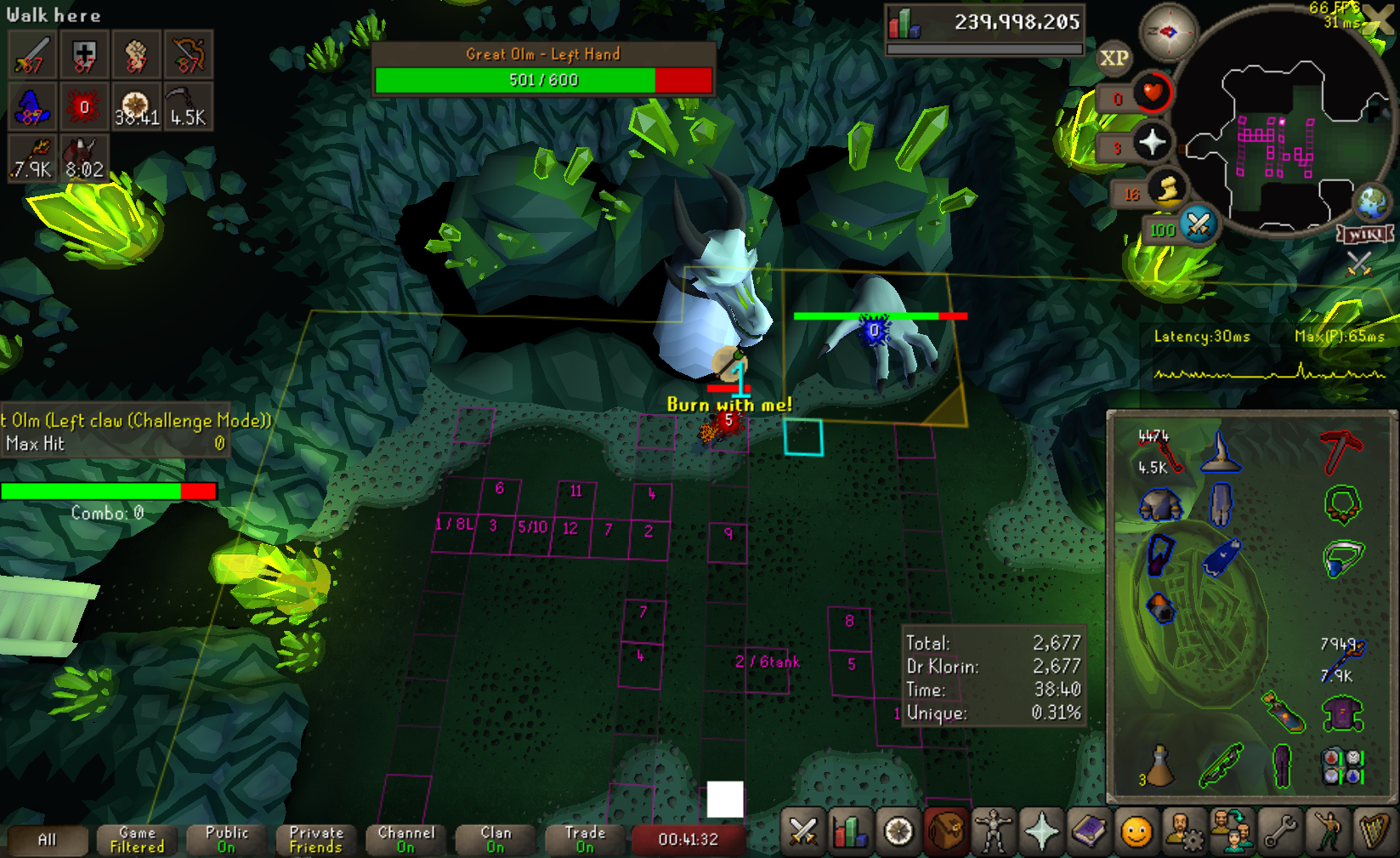
Task: Toggle quick prayers with the prayer orb
Action: (1152, 141)
